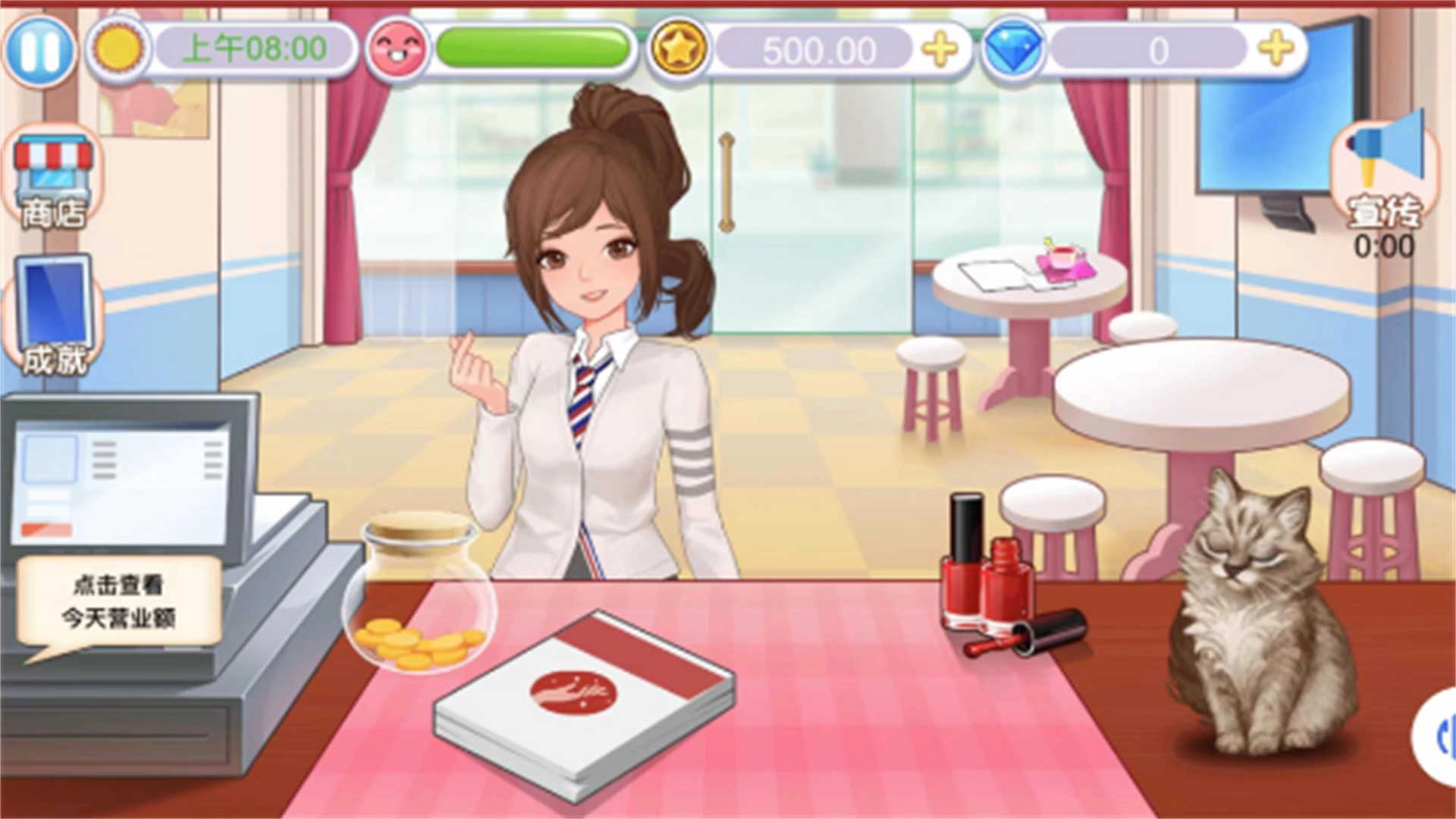Tap the plus to buy more coins
This screenshot has width=1456, height=819.
pyautogui.click(x=940, y=49)
